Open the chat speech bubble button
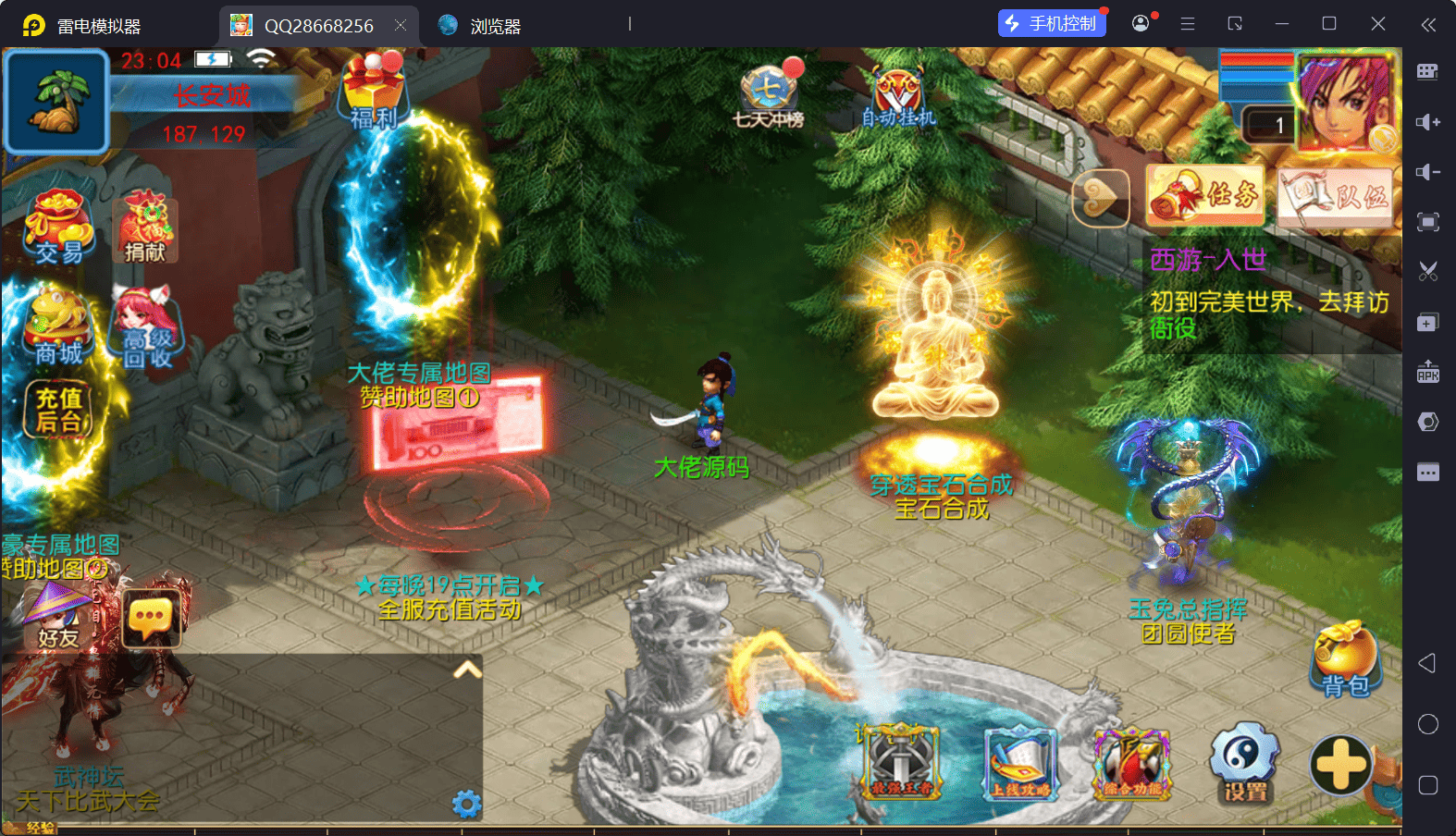This screenshot has height=836, width=1456. (x=152, y=618)
